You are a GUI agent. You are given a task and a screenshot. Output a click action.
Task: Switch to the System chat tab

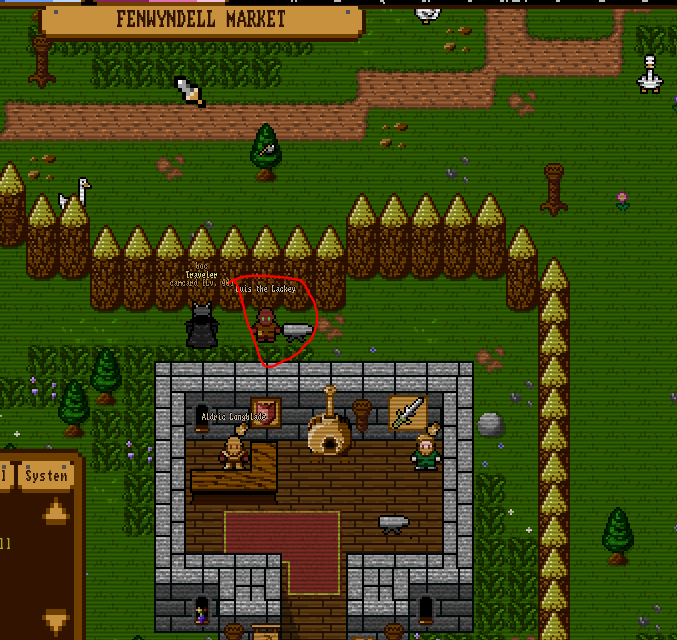click(x=47, y=476)
